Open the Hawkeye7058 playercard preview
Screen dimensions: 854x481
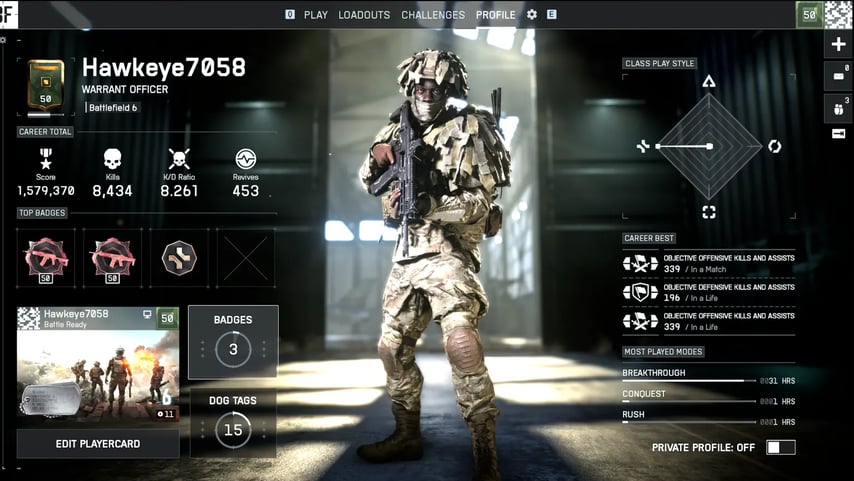click(x=98, y=364)
